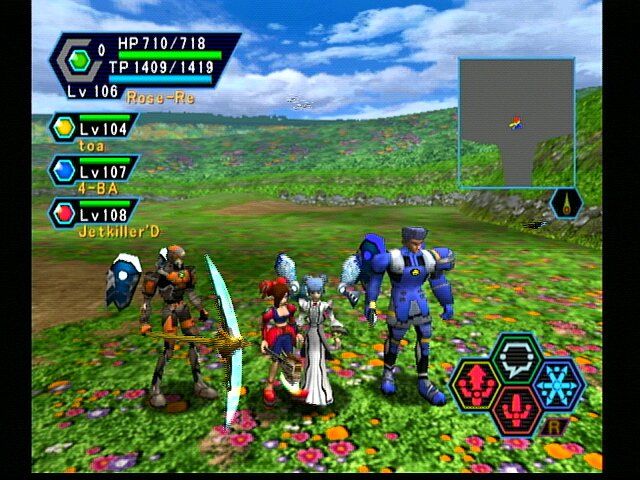This screenshot has height=480, width=640.
Task: Choose party member 4-BA's level panel
Action: tap(95, 170)
